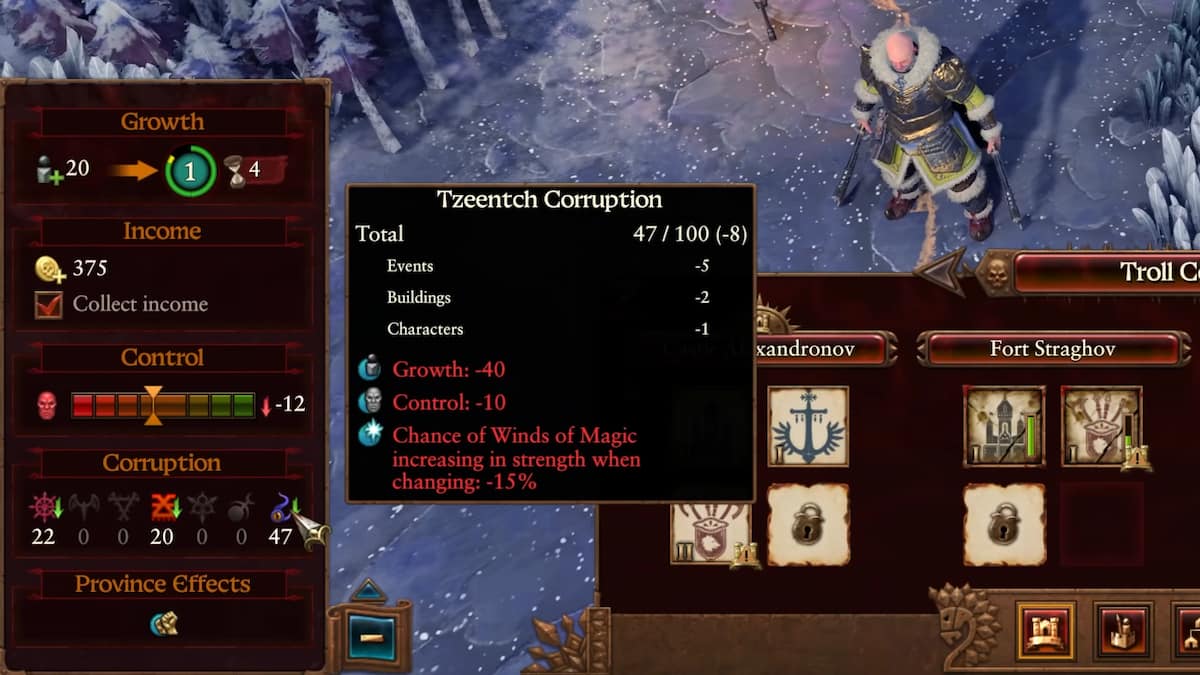Open the highlighted castle province button

pos(1045,632)
